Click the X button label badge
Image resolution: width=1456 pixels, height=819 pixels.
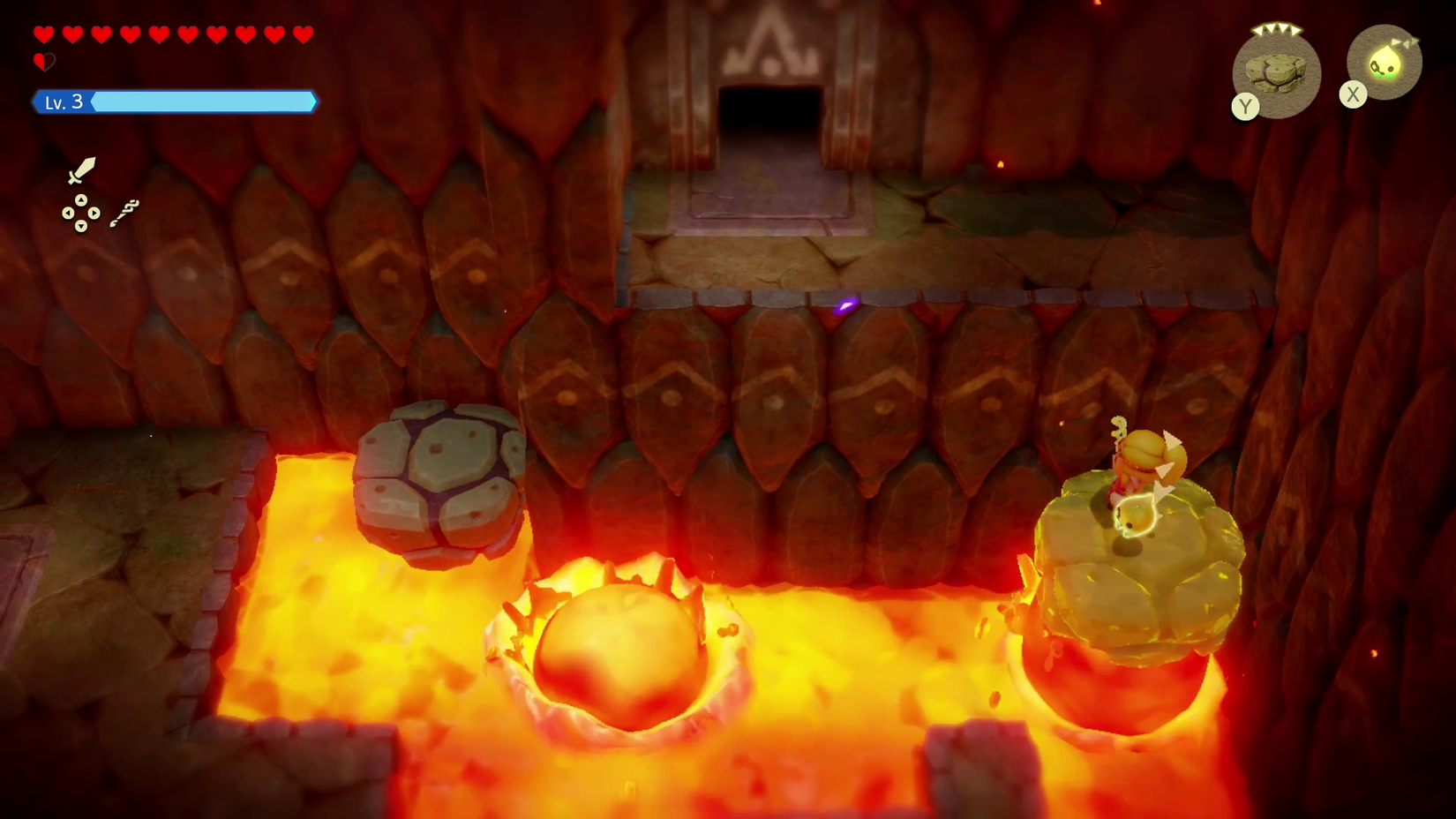pyautogui.click(x=1353, y=94)
